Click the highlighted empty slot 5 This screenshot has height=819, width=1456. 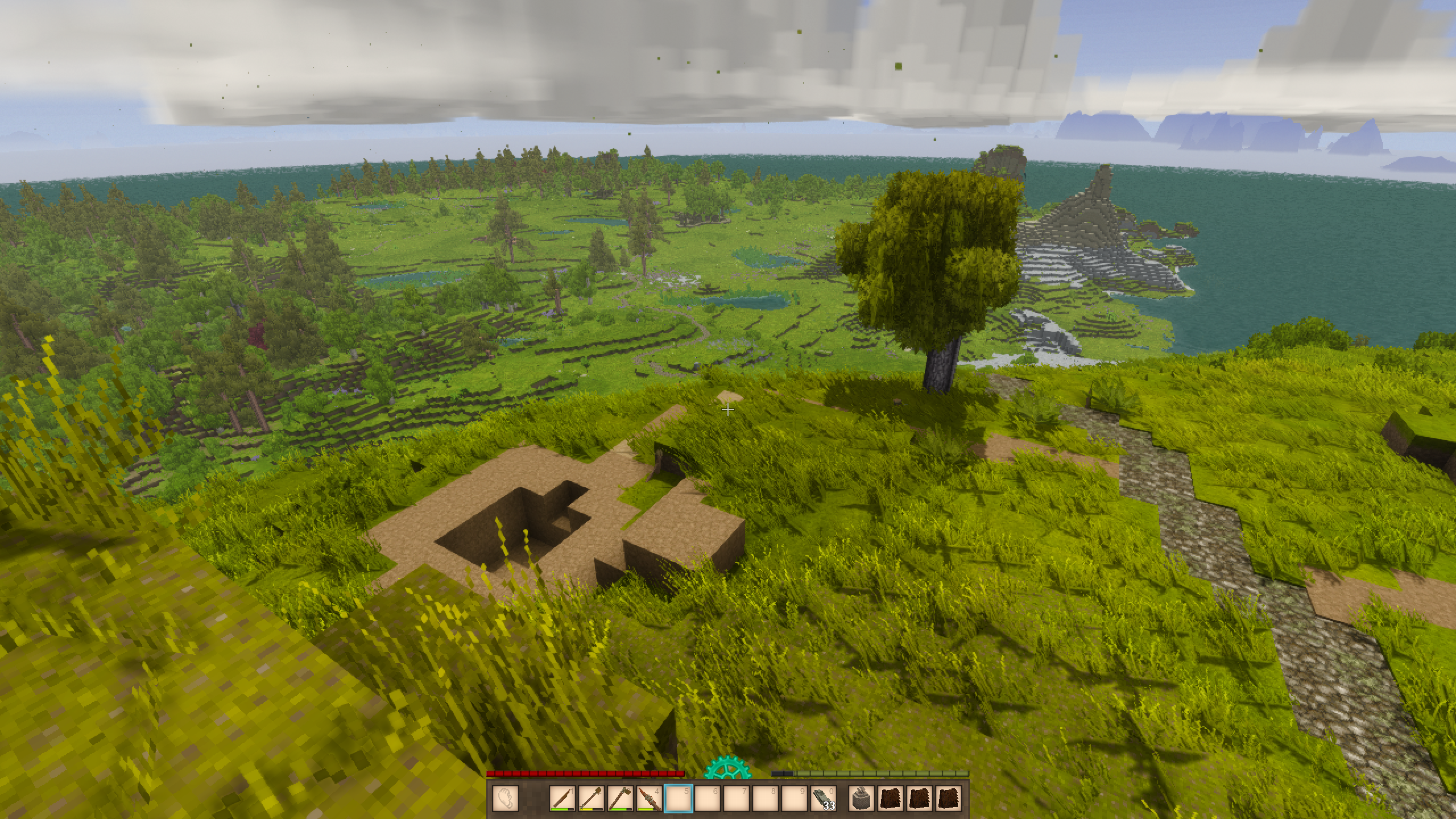click(x=678, y=799)
